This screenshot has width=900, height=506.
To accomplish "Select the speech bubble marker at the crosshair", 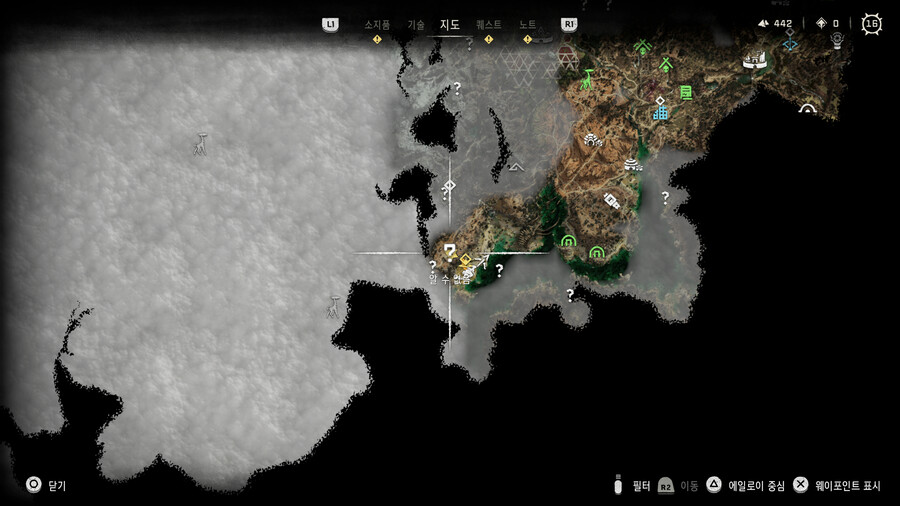I will pos(450,250).
